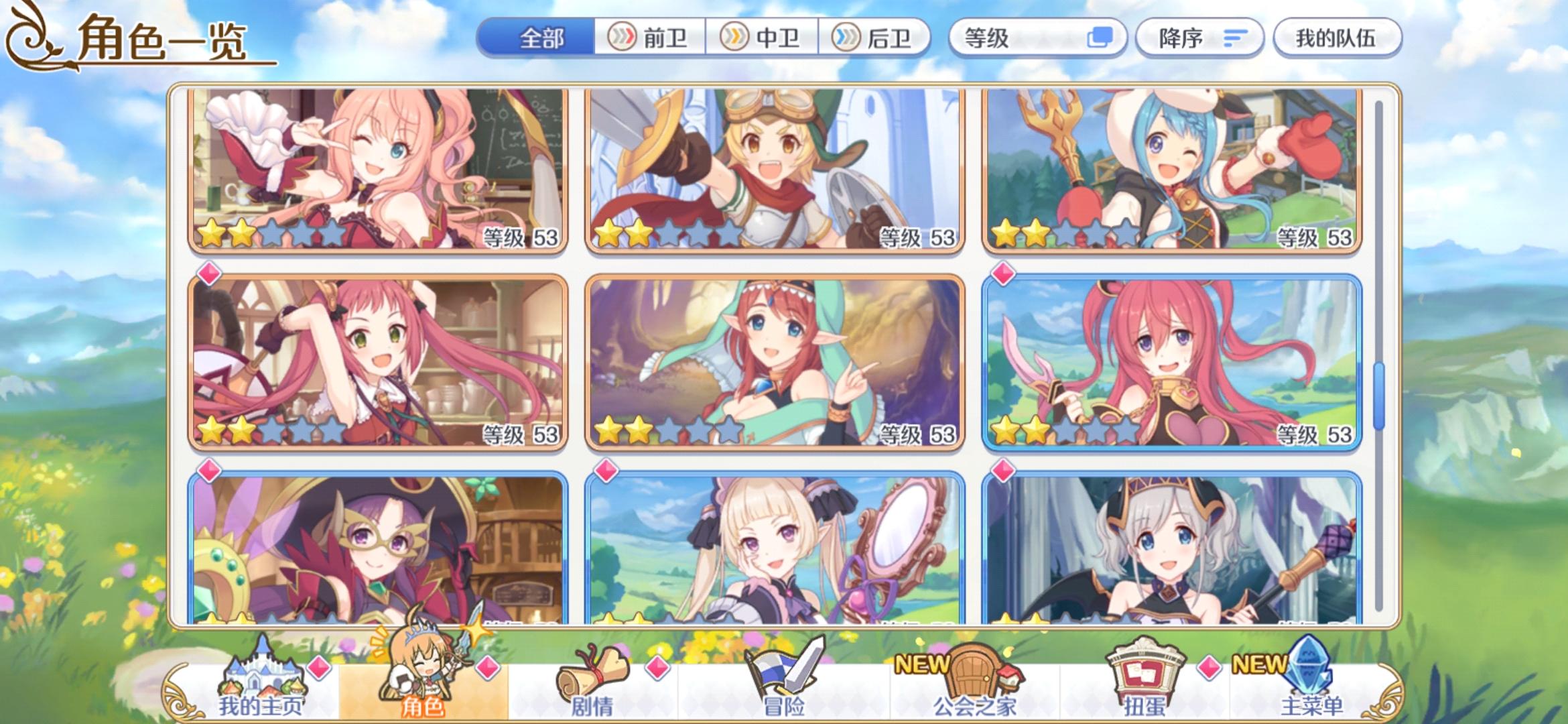Image resolution: width=1568 pixels, height=724 pixels.
Task: Switch sorting to descending with 降序 control
Action: click(1199, 38)
